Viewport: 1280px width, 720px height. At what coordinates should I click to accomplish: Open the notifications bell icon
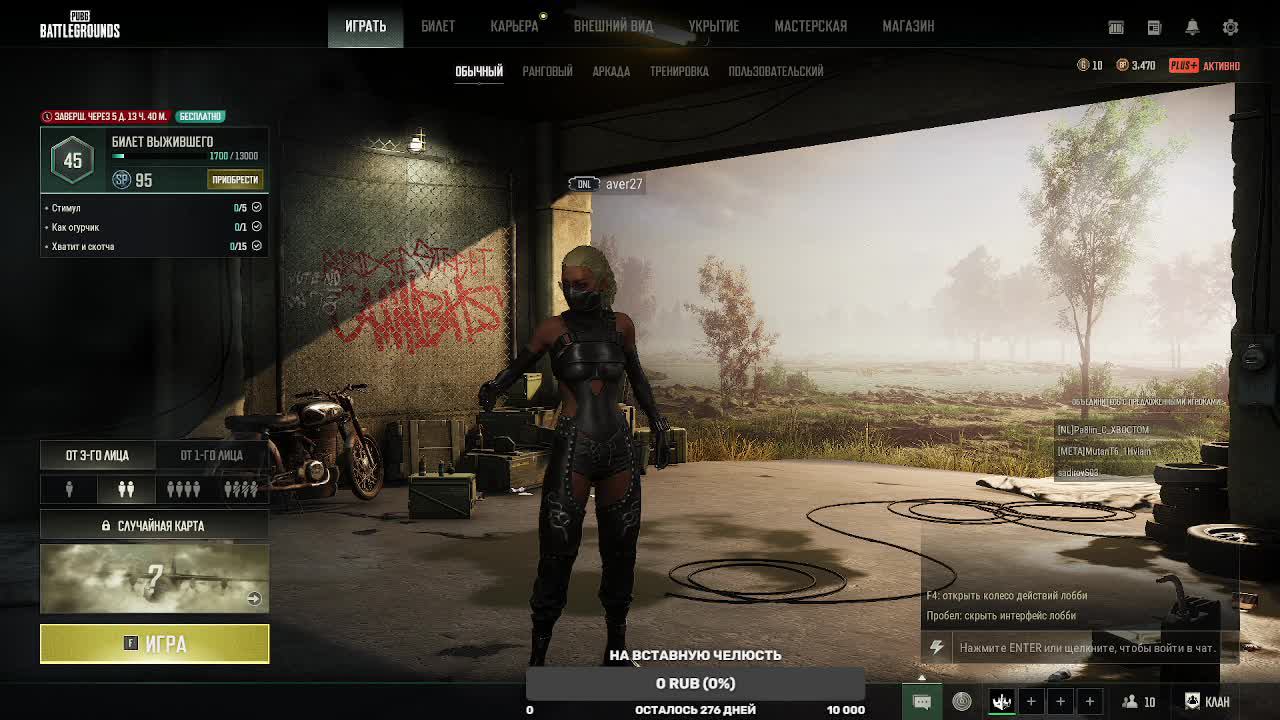pyautogui.click(x=1192, y=27)
